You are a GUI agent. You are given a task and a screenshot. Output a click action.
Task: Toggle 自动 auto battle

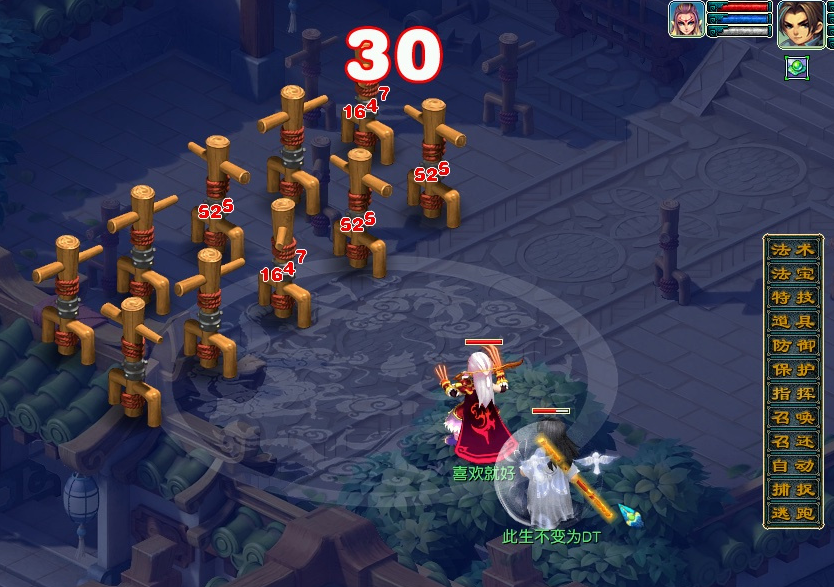point(793,465)
